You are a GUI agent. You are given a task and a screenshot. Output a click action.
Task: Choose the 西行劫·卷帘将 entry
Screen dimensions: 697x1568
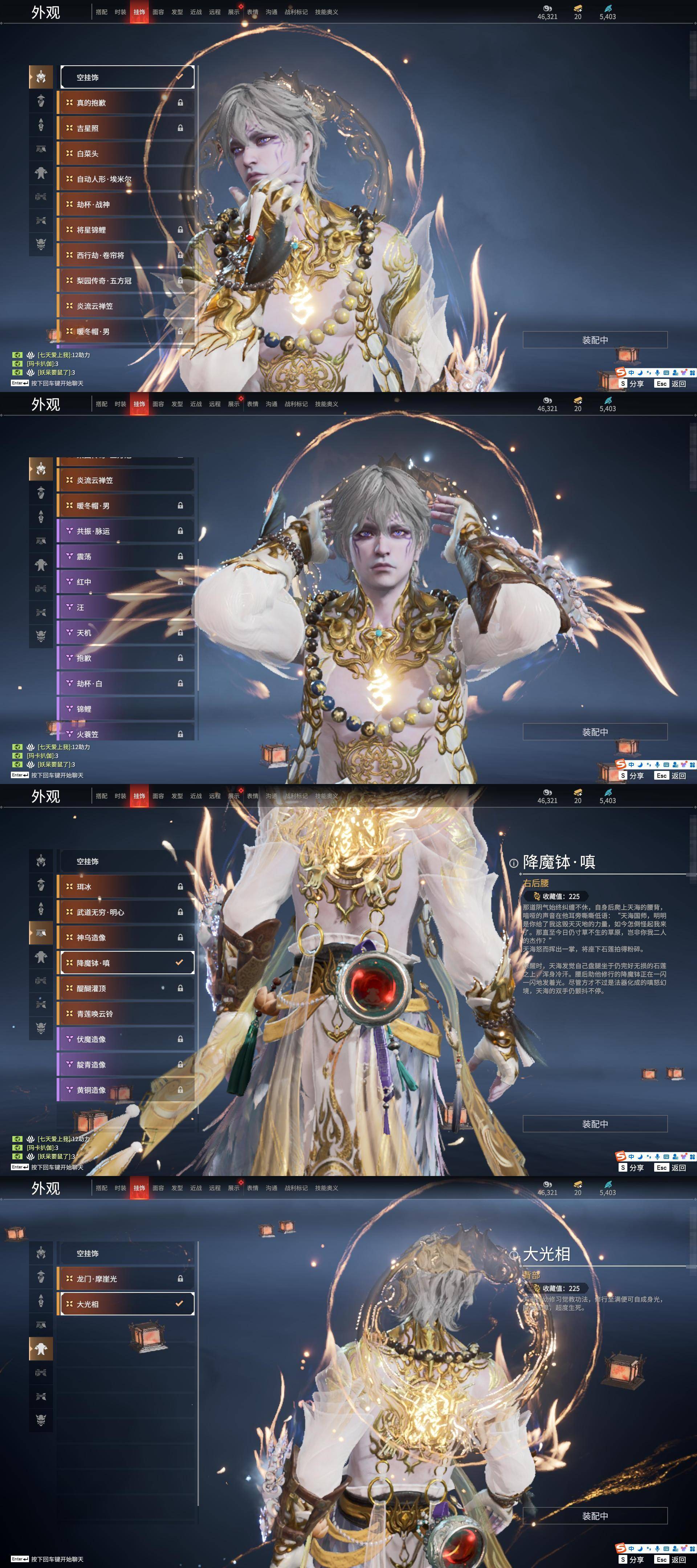click(127, 256)
